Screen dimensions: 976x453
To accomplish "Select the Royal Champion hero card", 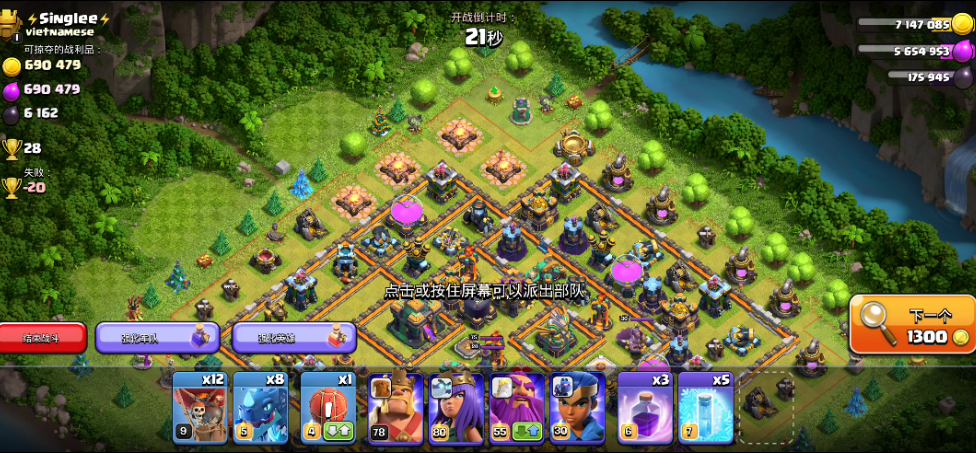I will pyautogui.click(x=577, y=408).
